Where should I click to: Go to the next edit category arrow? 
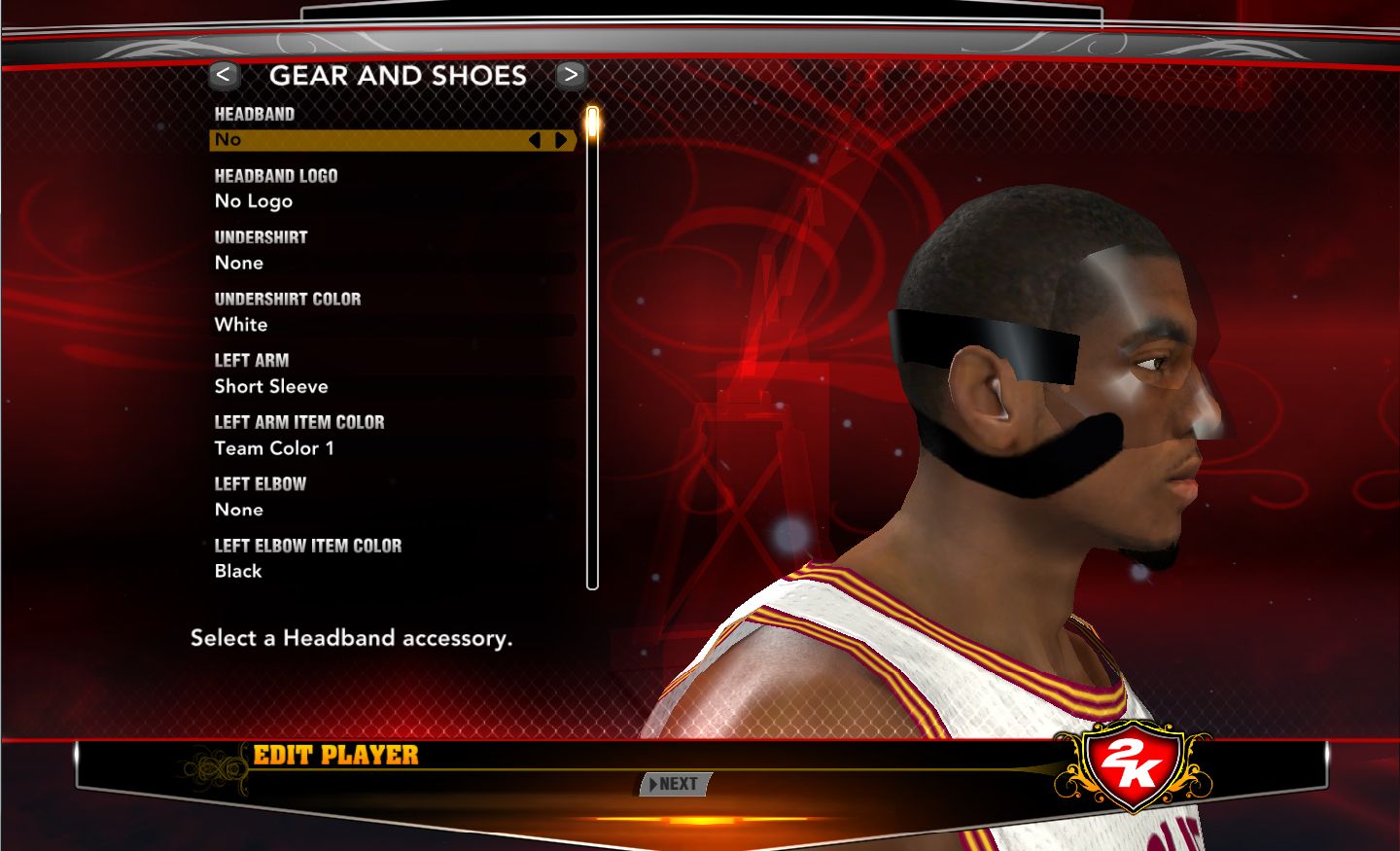(x=571, y=75)
